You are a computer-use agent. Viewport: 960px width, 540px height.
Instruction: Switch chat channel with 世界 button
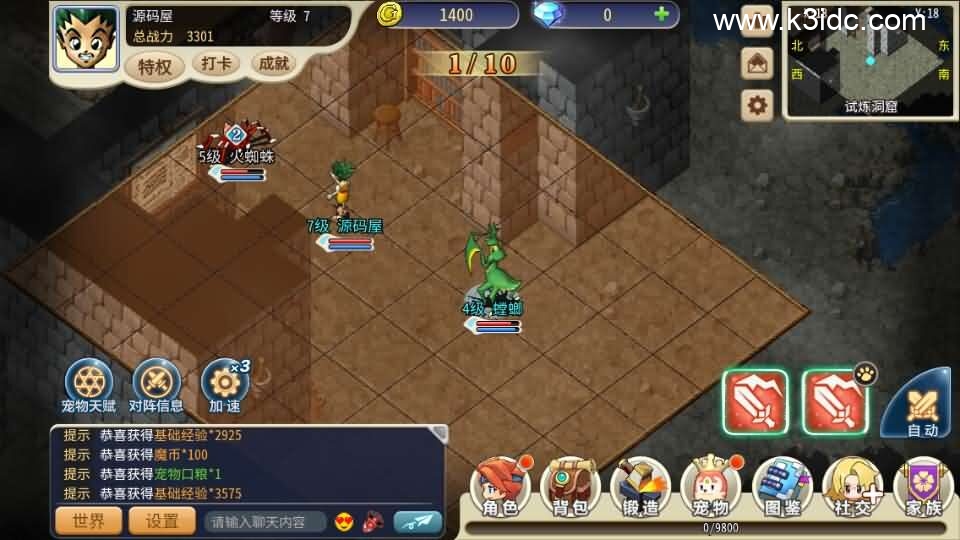point(88,521)
